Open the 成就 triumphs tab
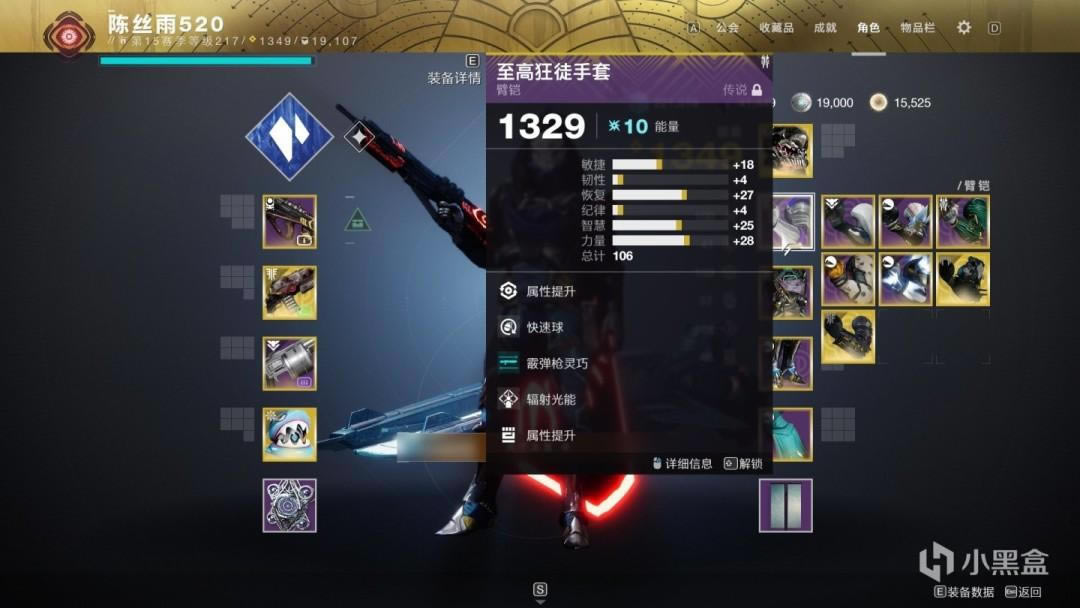The width and height of the screenshot is (1080, 608). tap(825, 28)
